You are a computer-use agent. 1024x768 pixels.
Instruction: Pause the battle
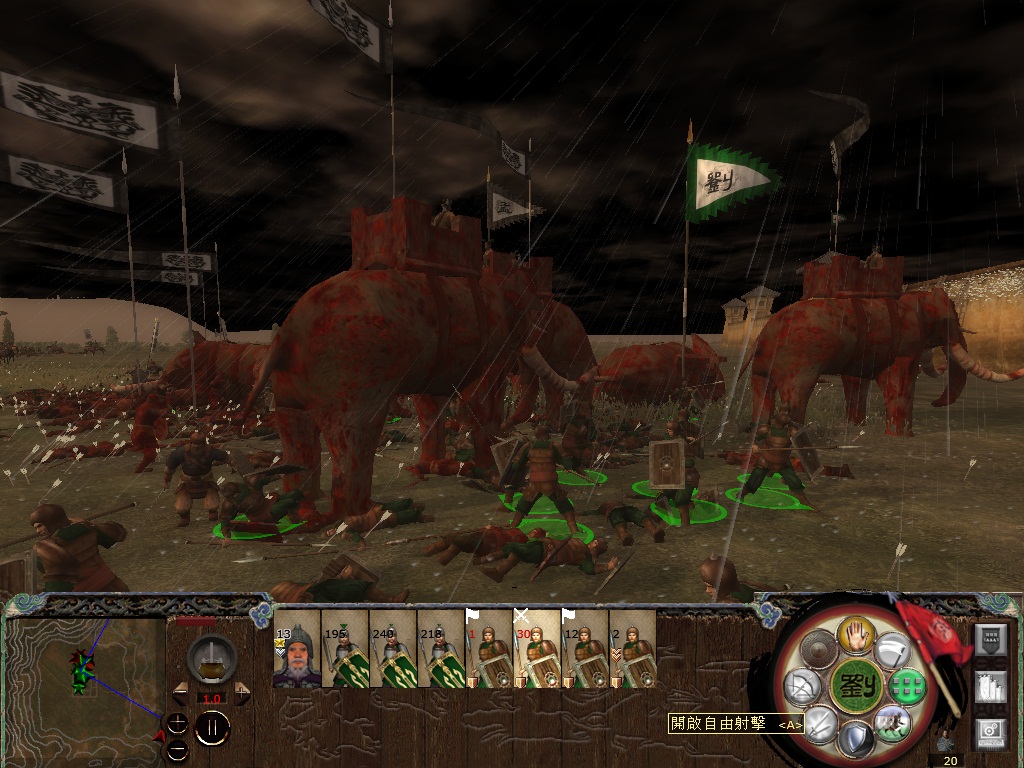[x=212, y=727]
